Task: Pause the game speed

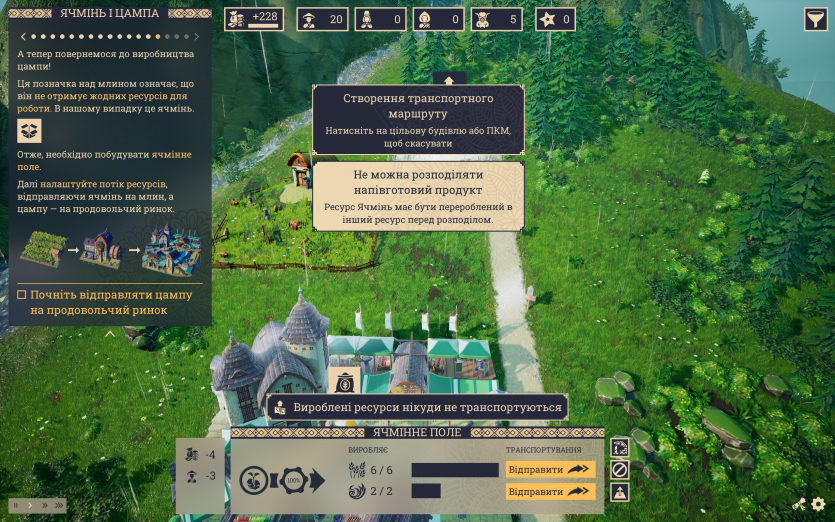Action: pyautogui.click(x=16, y=505)
